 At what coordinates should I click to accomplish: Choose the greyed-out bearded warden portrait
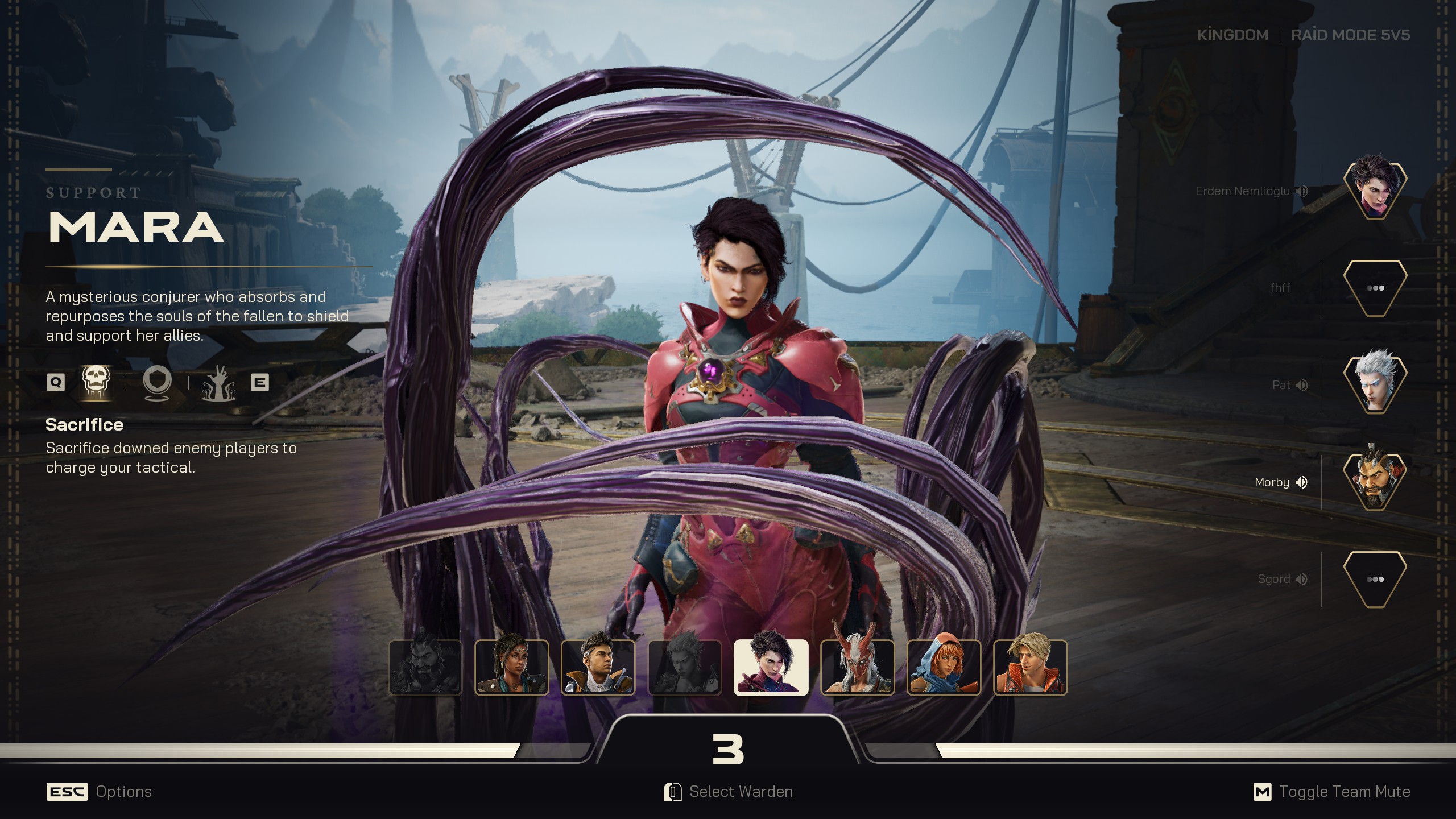425,667
